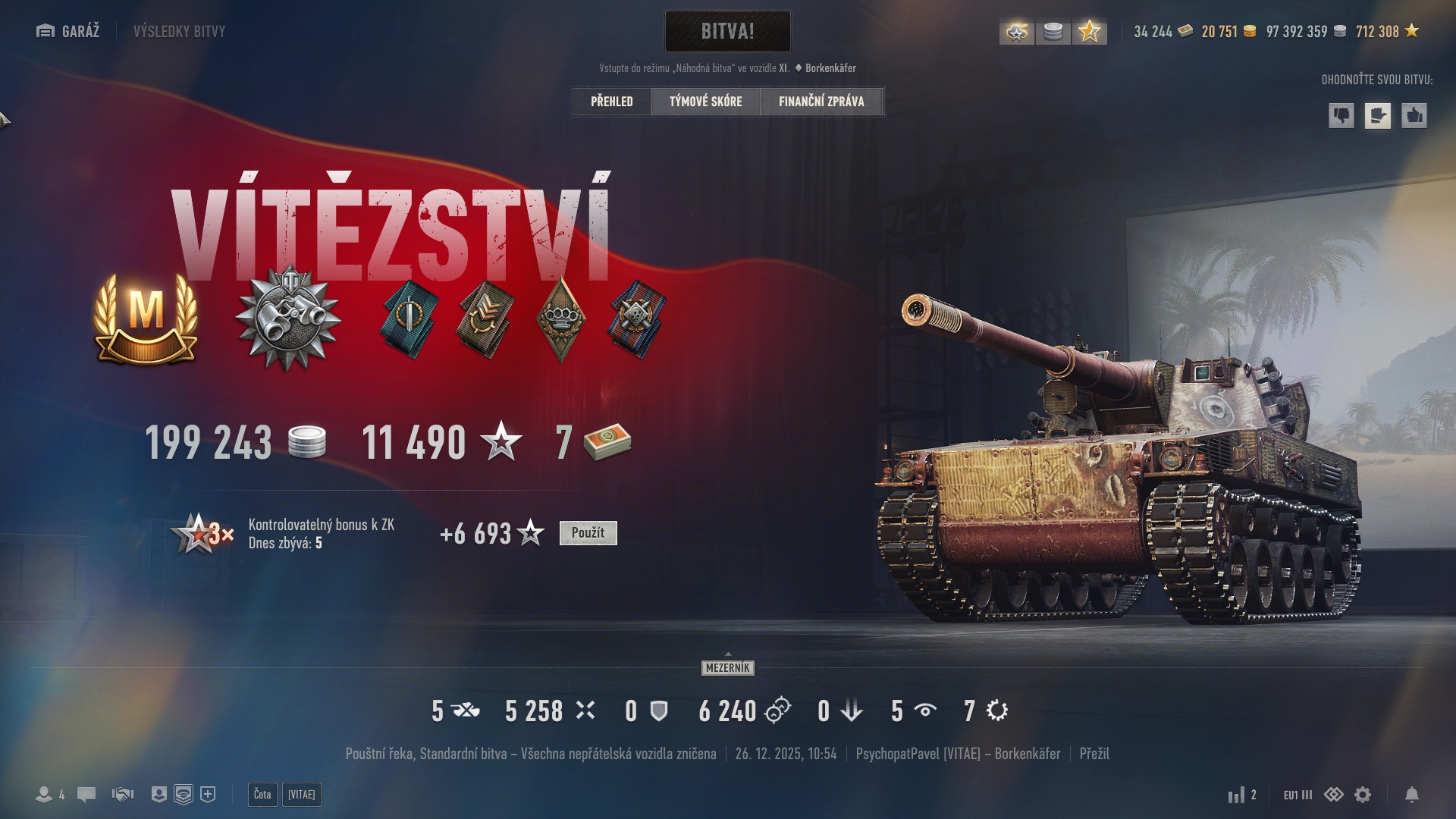
Task: Open the [VITAE] clan channel button
Action: 302,795
